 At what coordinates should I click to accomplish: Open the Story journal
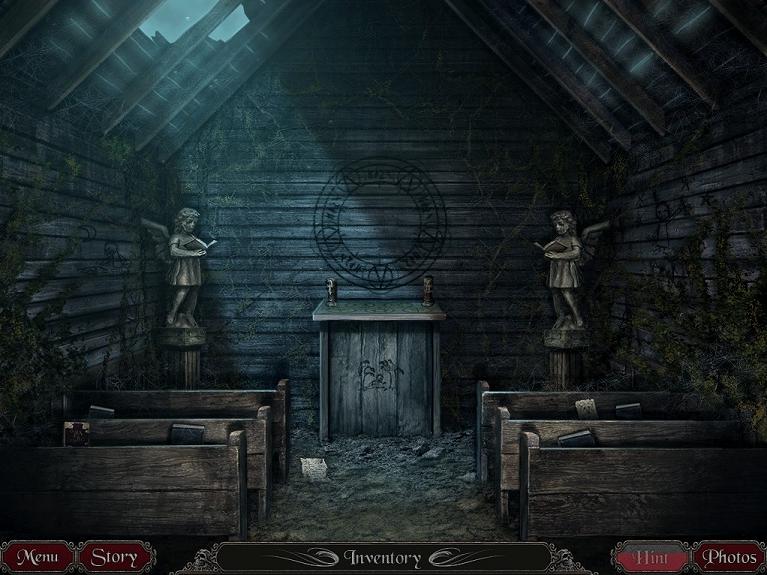tap(114, 556)
